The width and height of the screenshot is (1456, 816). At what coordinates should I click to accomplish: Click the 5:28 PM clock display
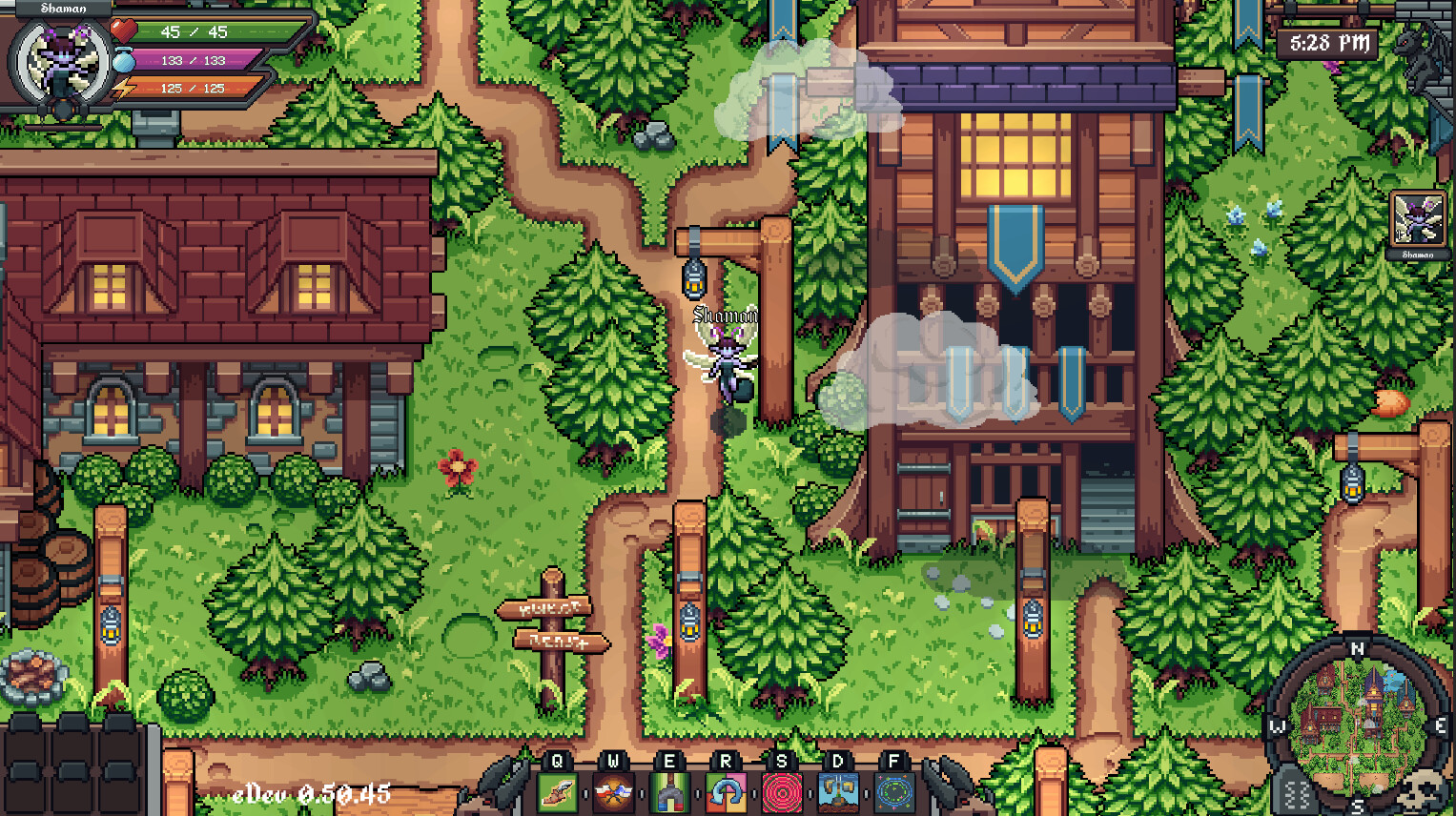[x=1326, y=41]
